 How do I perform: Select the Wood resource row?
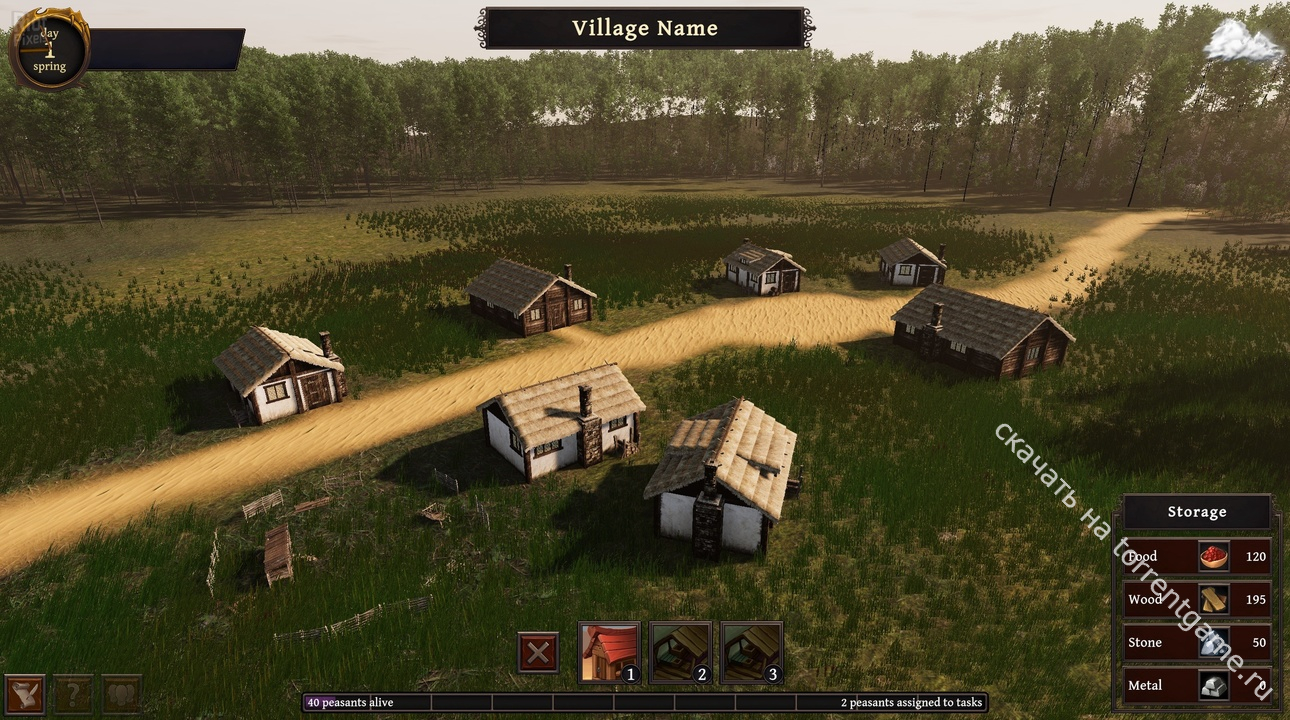click(1196, 599)
